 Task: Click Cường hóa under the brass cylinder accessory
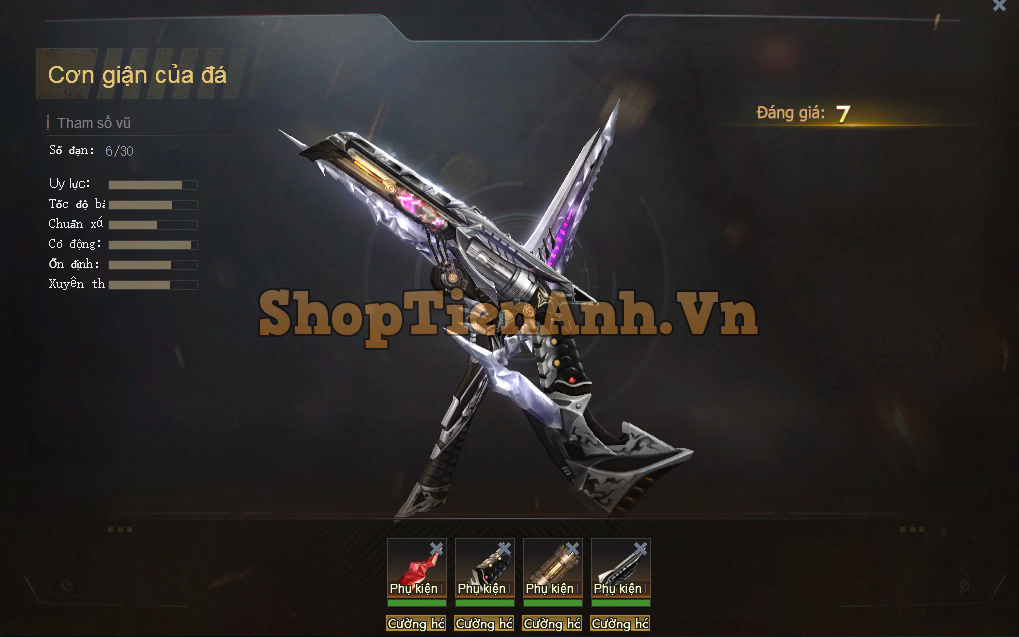point(552,624)
